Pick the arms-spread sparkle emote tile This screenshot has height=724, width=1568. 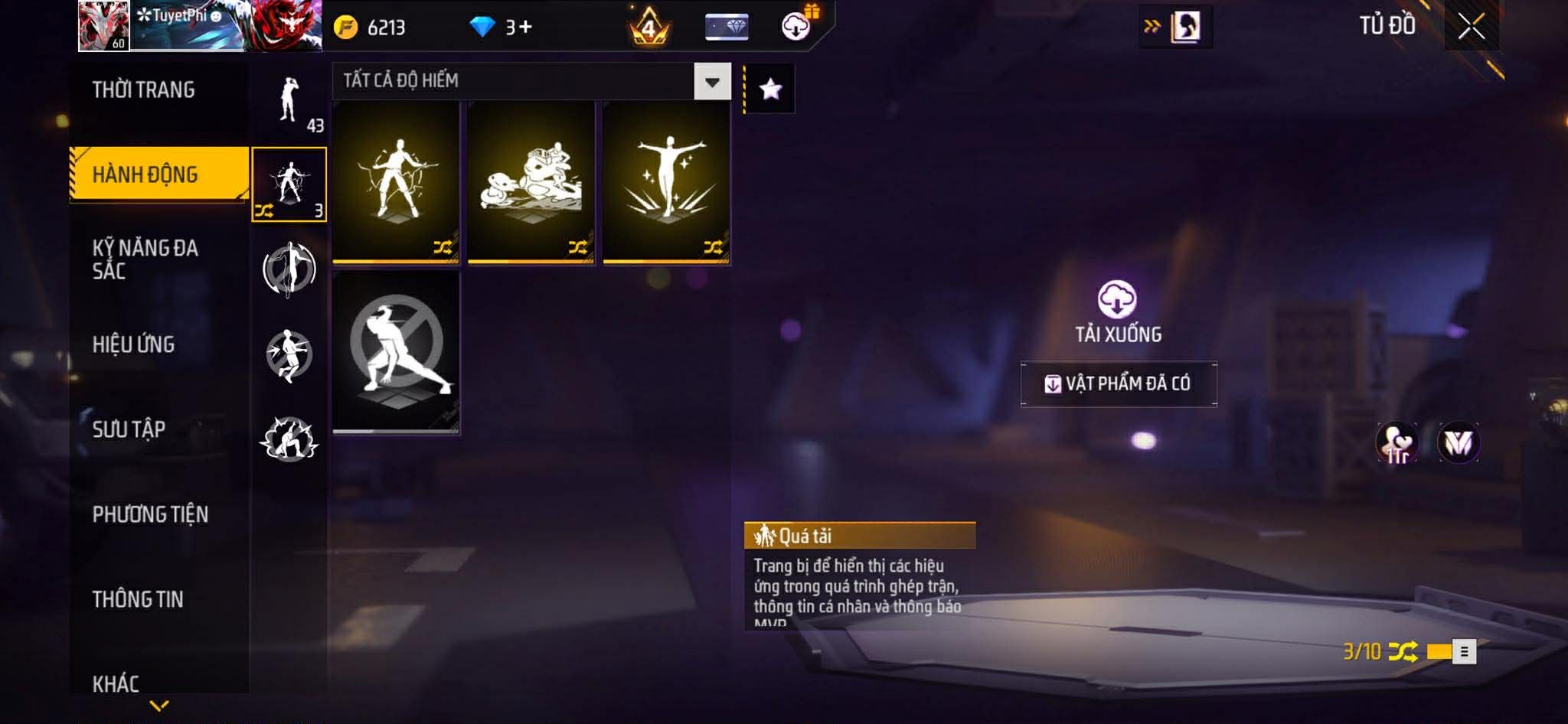tap(667, 182)
